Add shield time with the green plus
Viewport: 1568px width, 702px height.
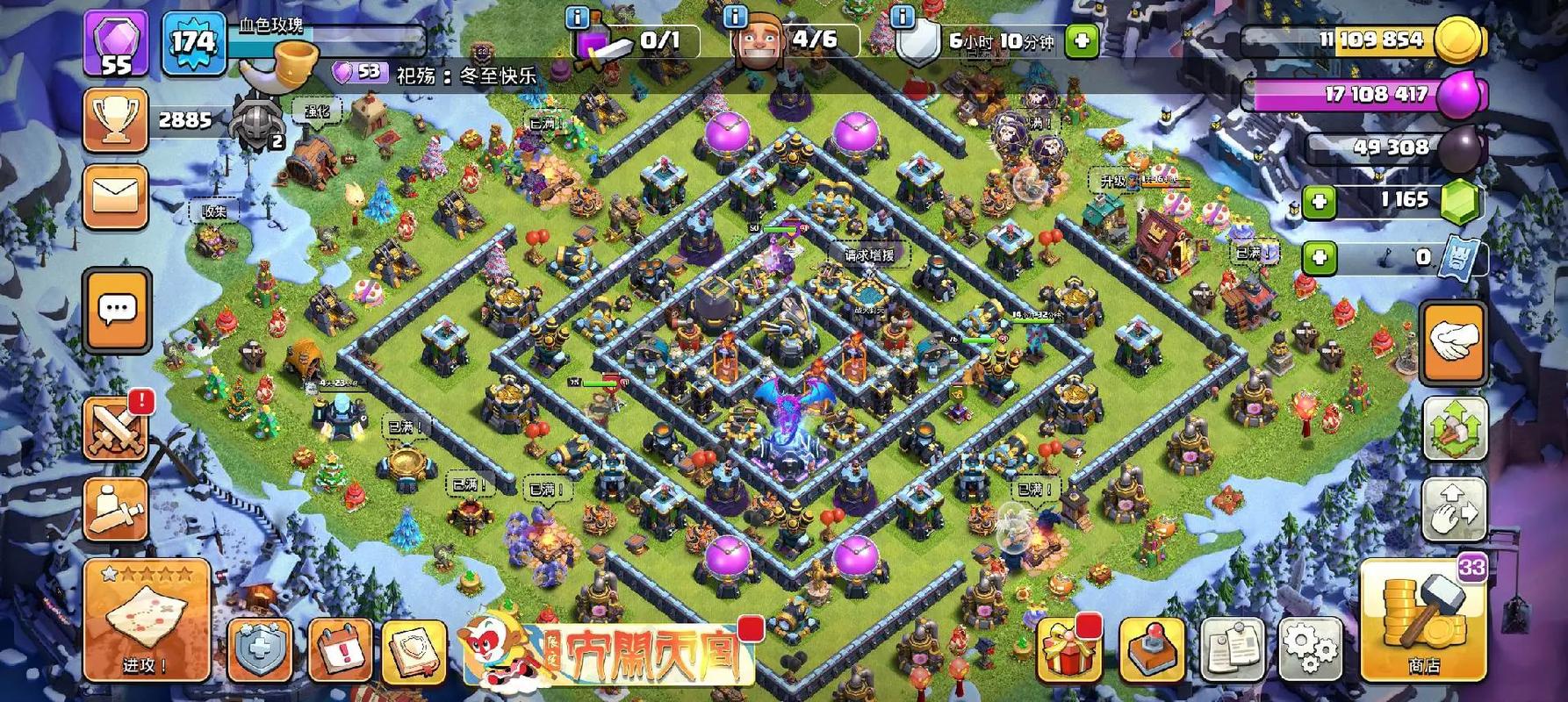1082,40
